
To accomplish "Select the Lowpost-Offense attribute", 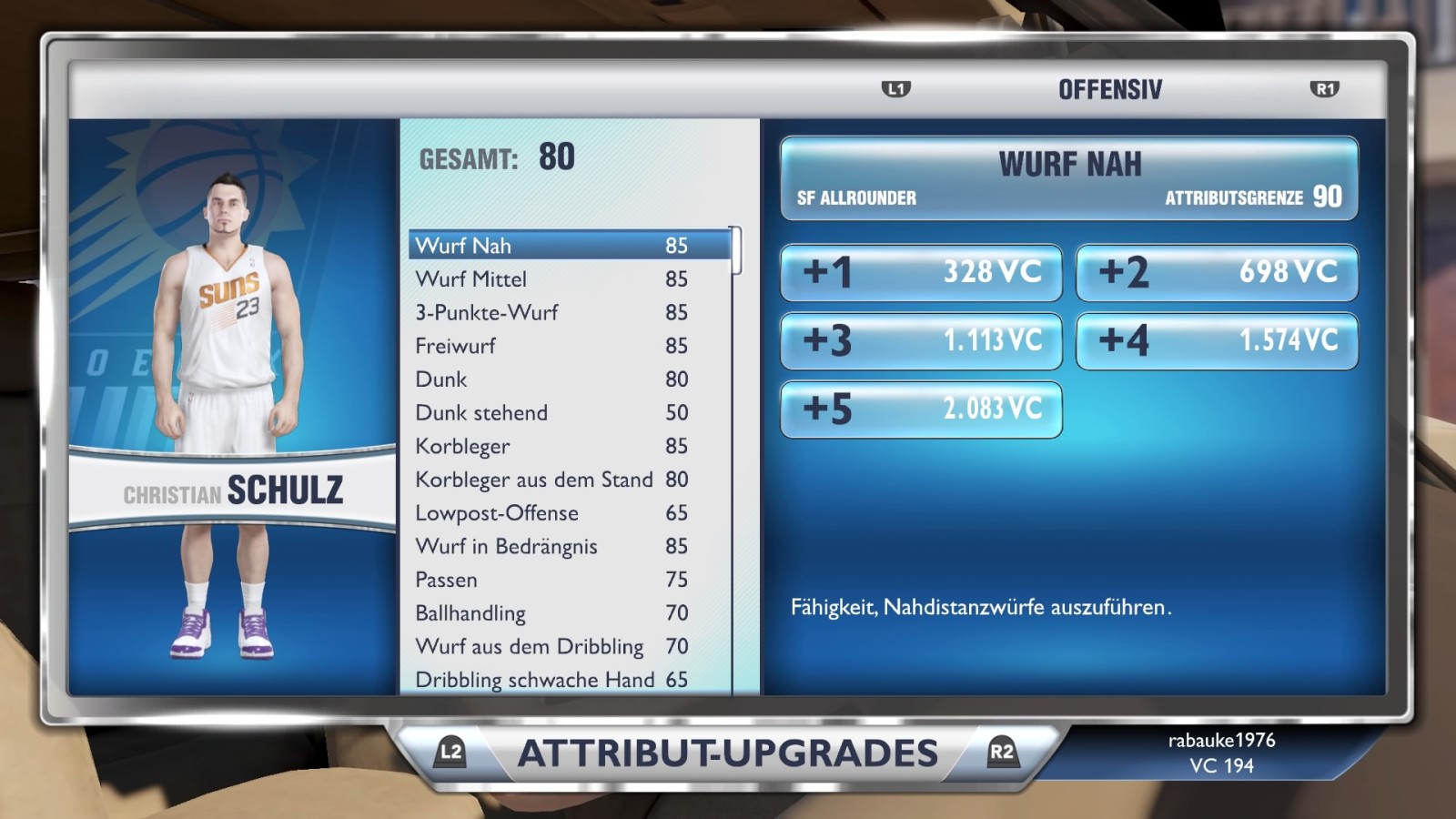I will click(551, 513).
